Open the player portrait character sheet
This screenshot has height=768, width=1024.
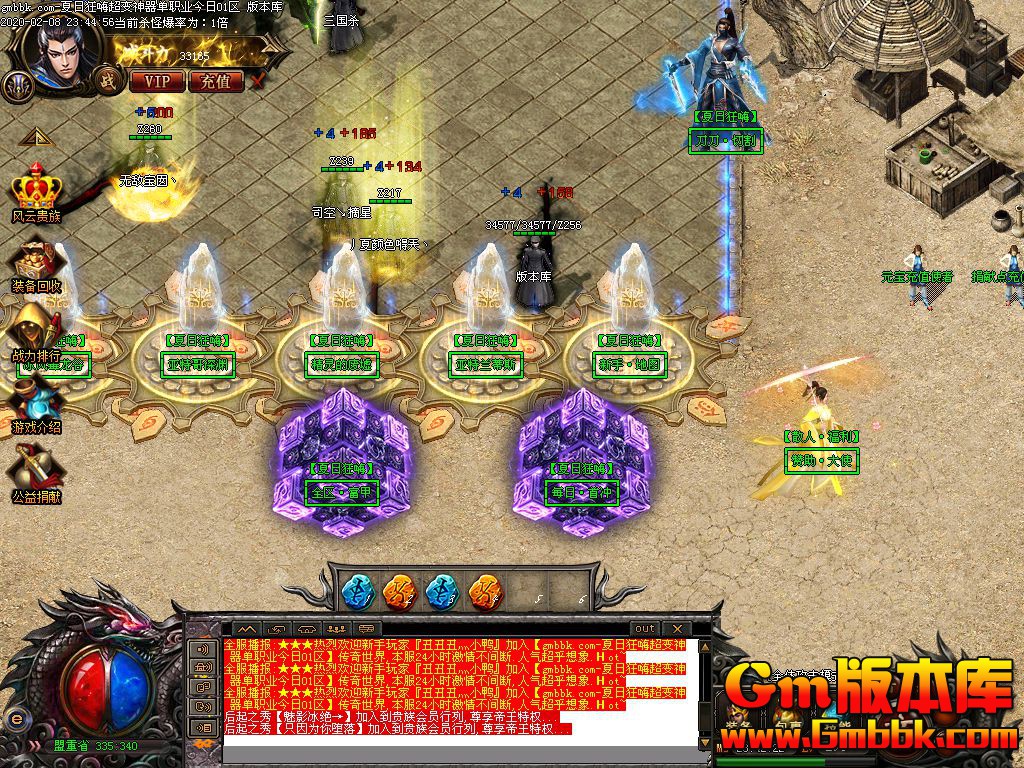(x=60, y=55)
